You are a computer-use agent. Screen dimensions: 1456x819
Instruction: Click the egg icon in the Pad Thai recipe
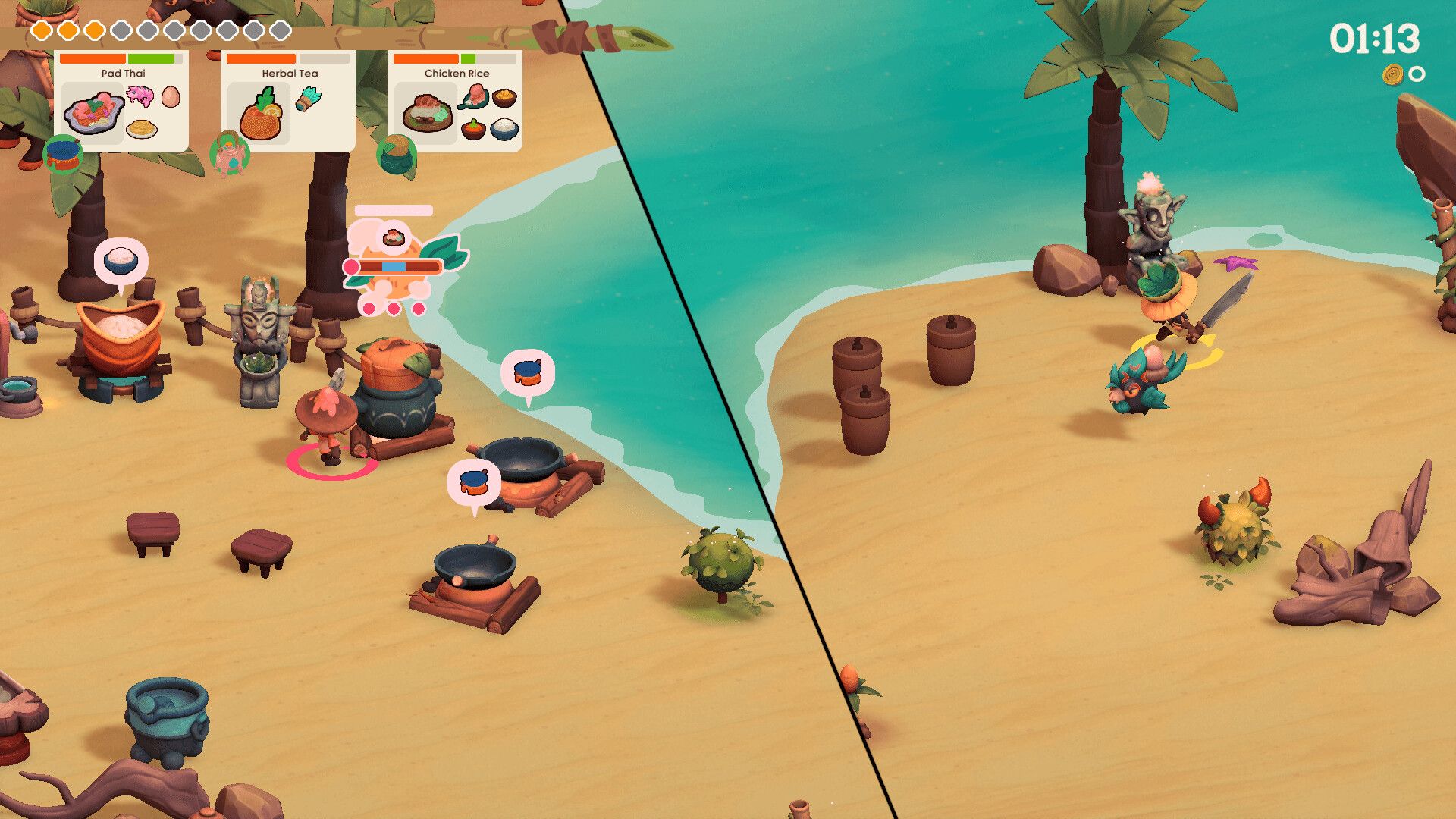pos(169,98)
